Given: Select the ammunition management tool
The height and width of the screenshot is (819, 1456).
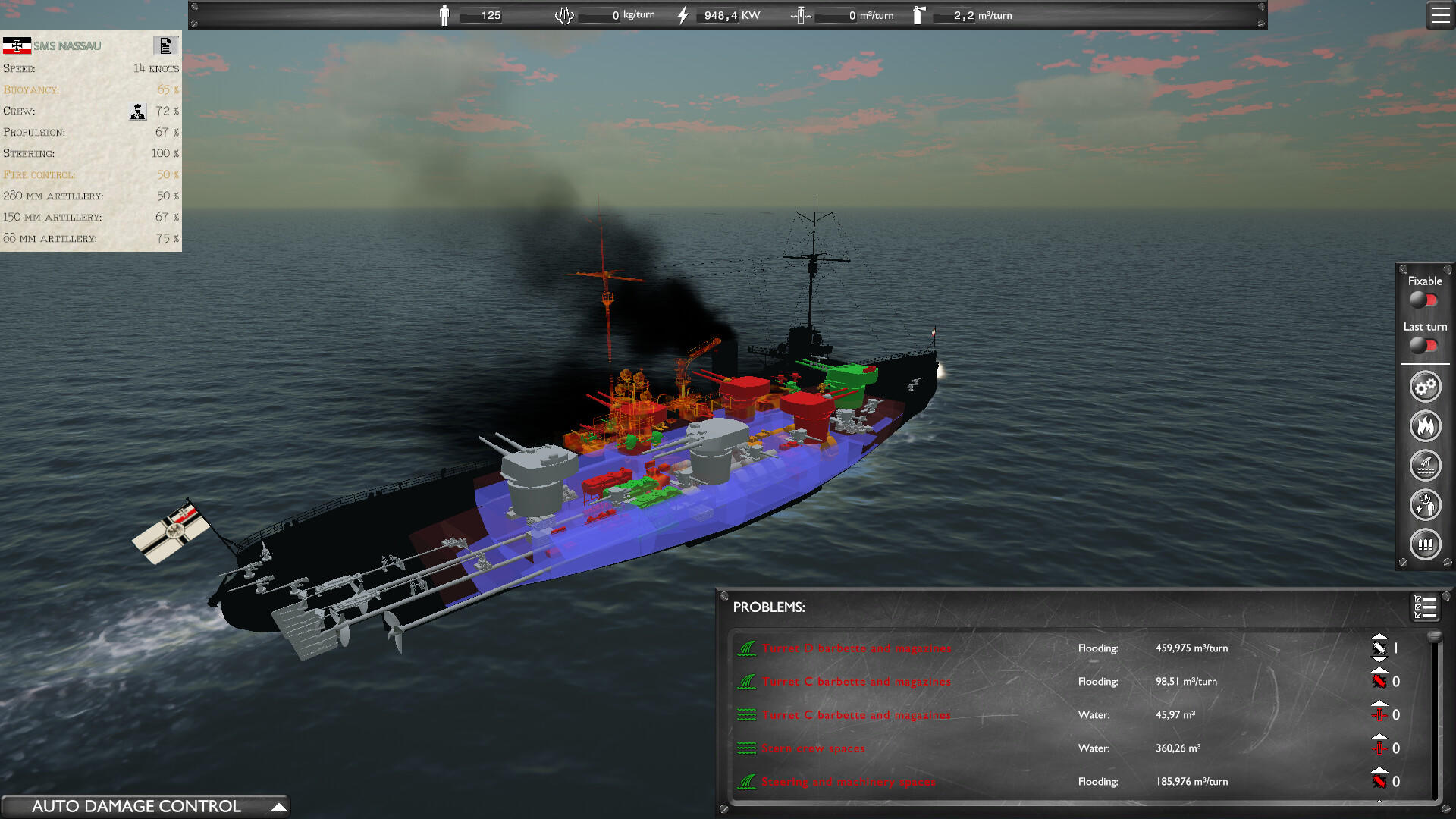Looking at the screenshot, I should pos(1425,544).
